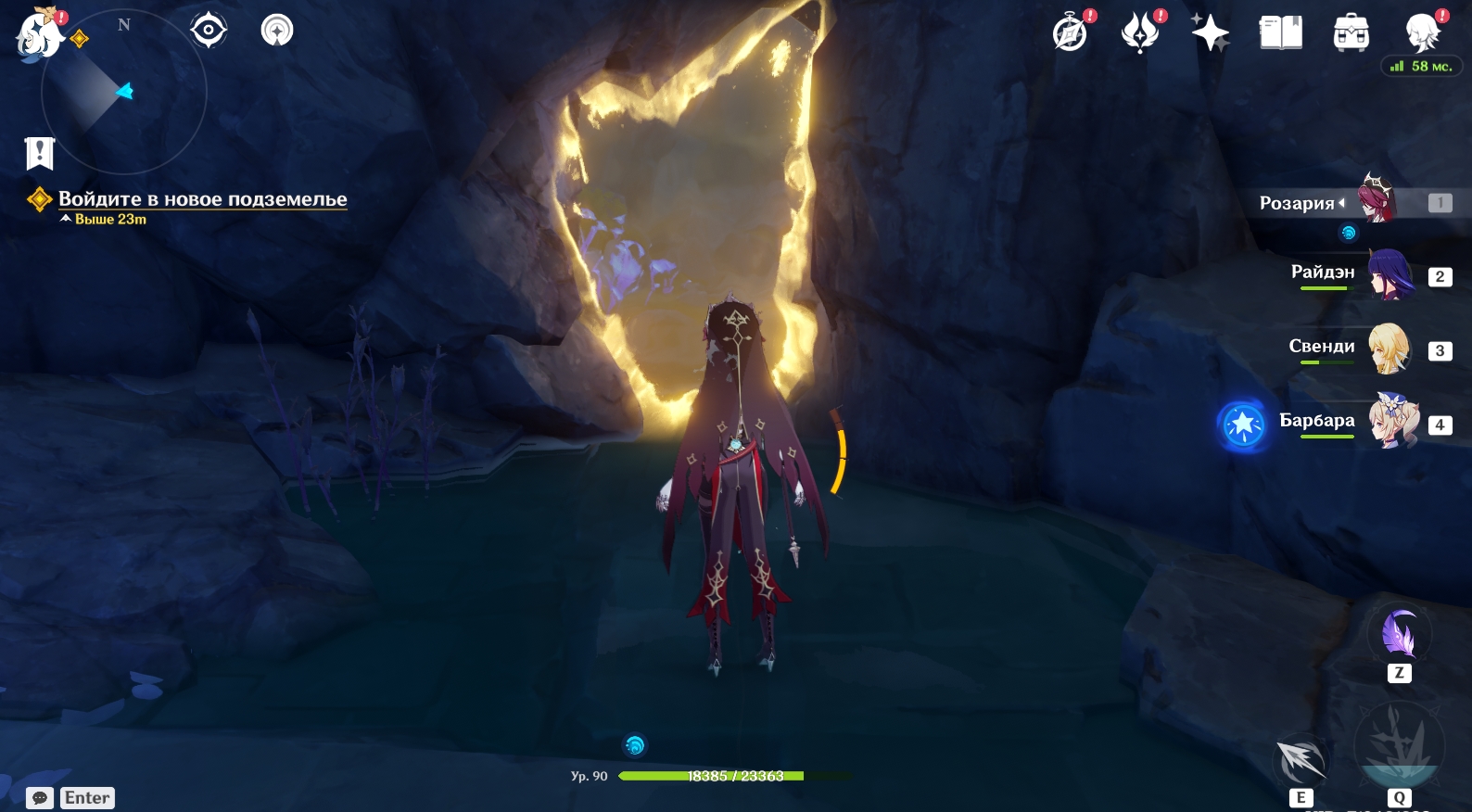Open the character menu icon
1472x812 pixels.
(x=1422, y=33)
